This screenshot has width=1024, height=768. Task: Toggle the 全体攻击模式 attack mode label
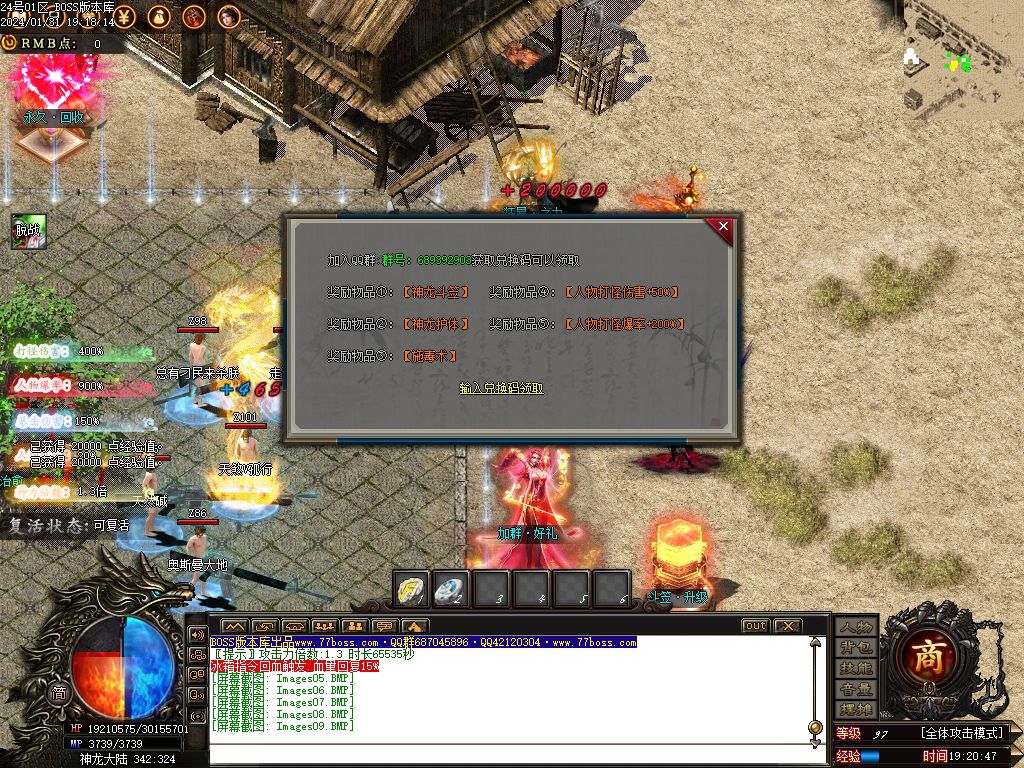963,734
